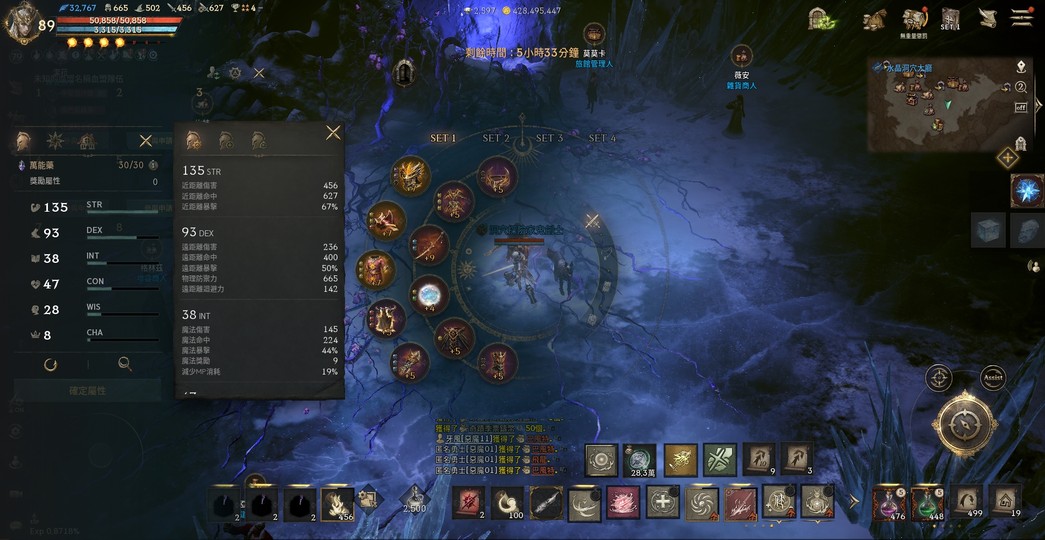The height and width of the screenshot is (540, 1045).
Task: Open the hamburger main menu
Action: [x=1021, y=18]
